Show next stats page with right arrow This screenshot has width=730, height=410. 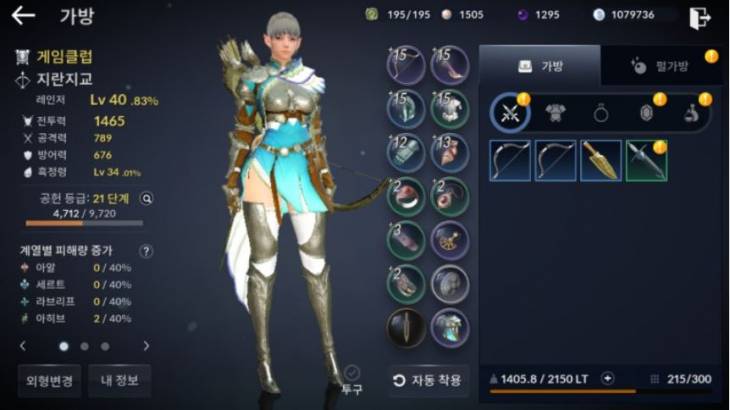point(146,346)
